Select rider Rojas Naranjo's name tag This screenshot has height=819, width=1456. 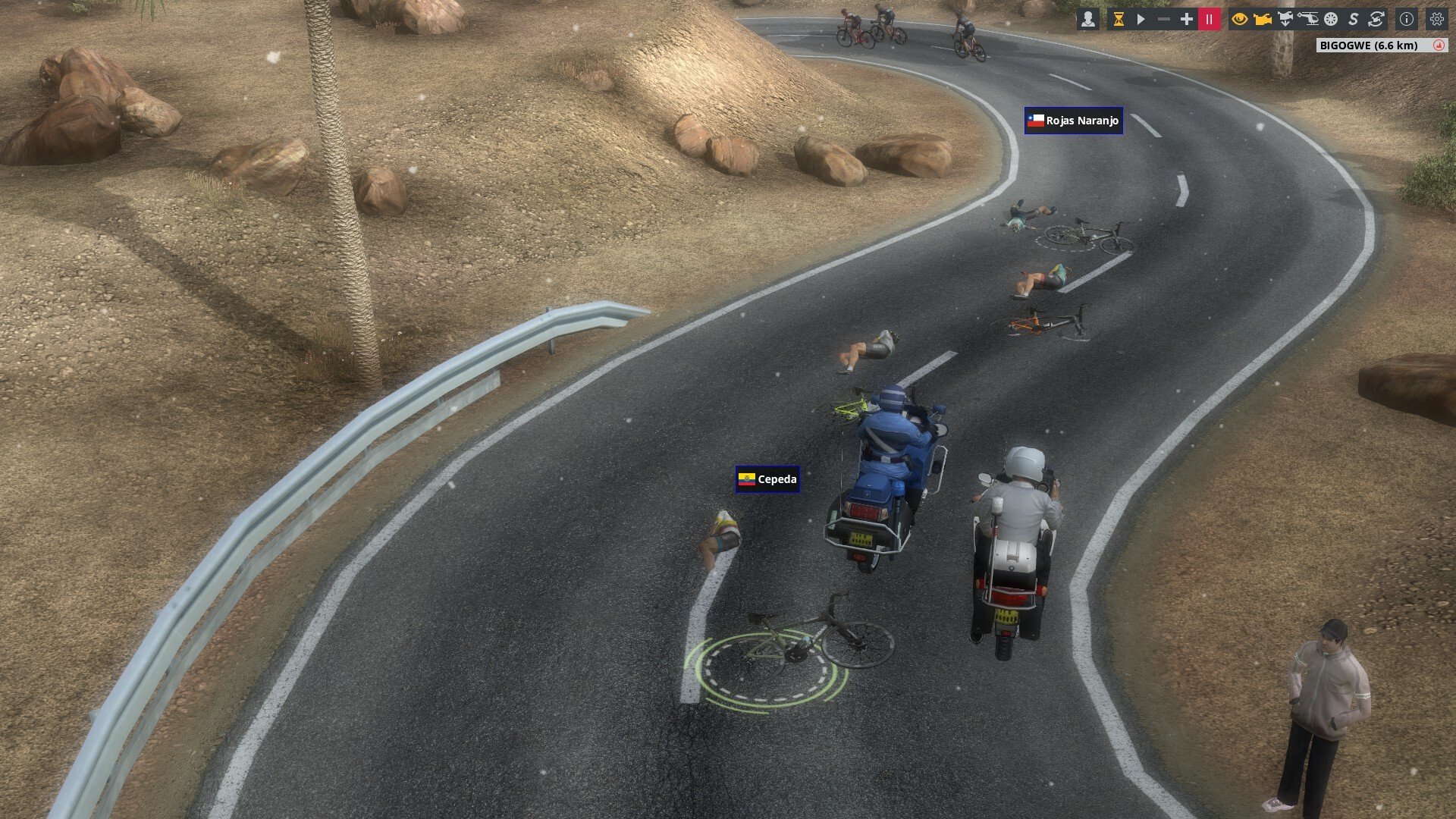coord(1073,121)
